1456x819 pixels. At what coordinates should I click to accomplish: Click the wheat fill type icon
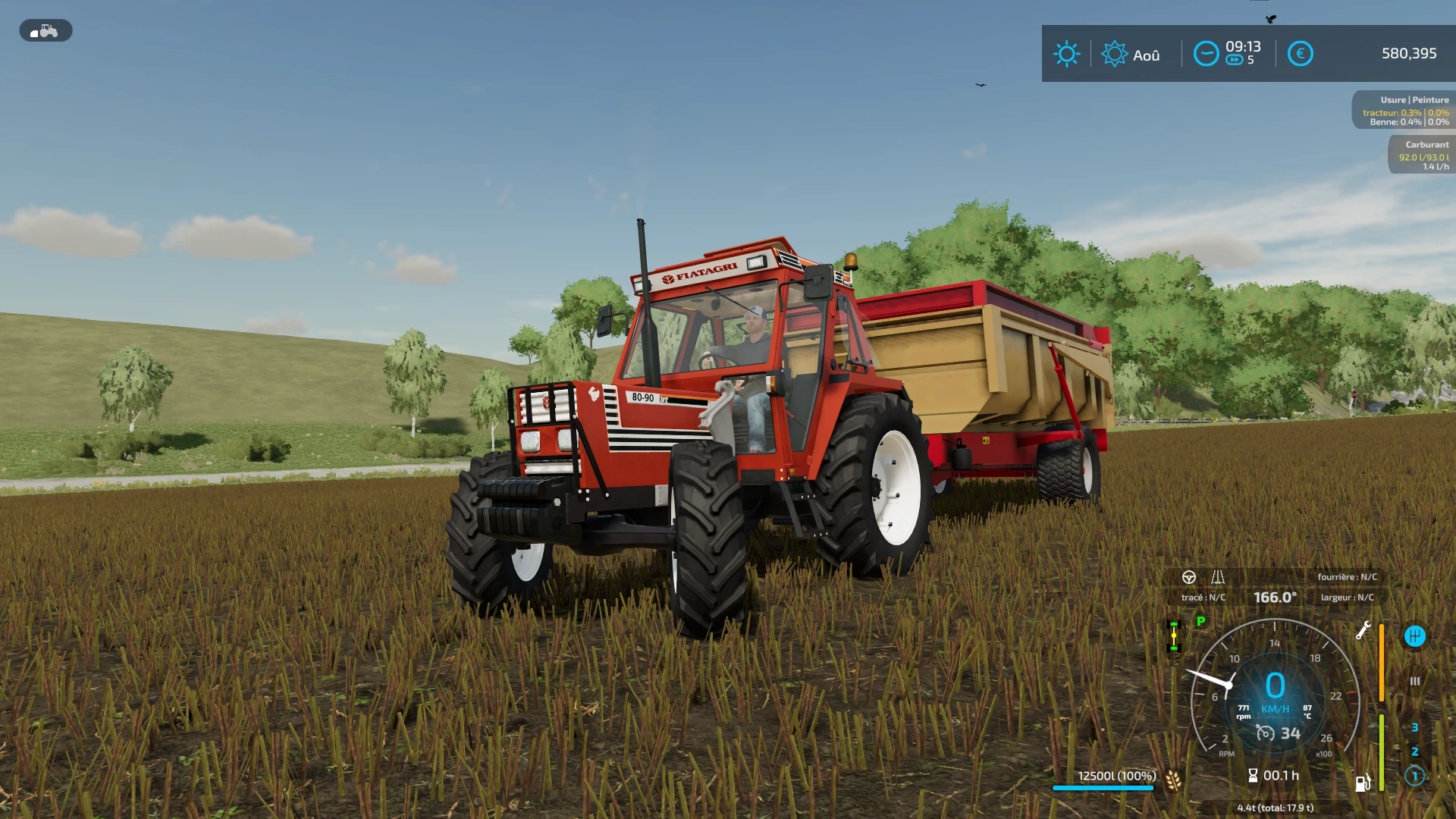coord(1173,780)
